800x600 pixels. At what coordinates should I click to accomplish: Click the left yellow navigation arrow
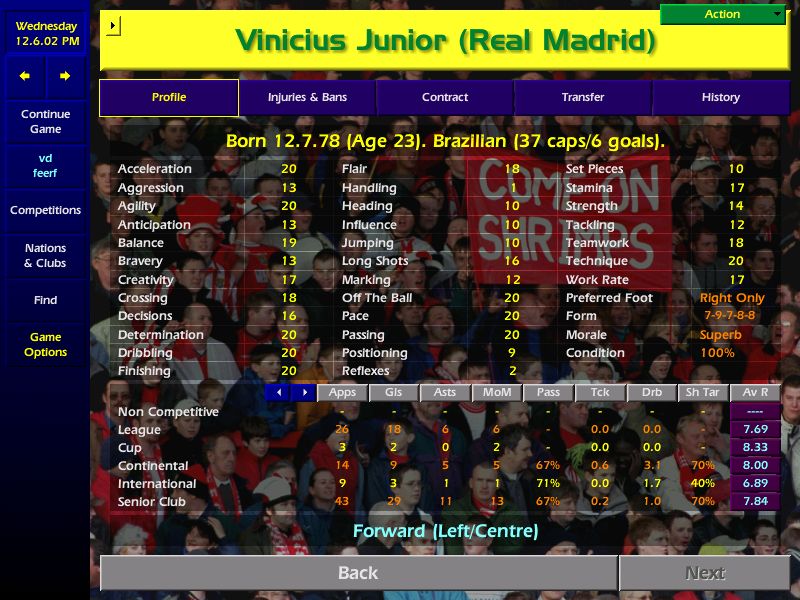pos(25,76)
